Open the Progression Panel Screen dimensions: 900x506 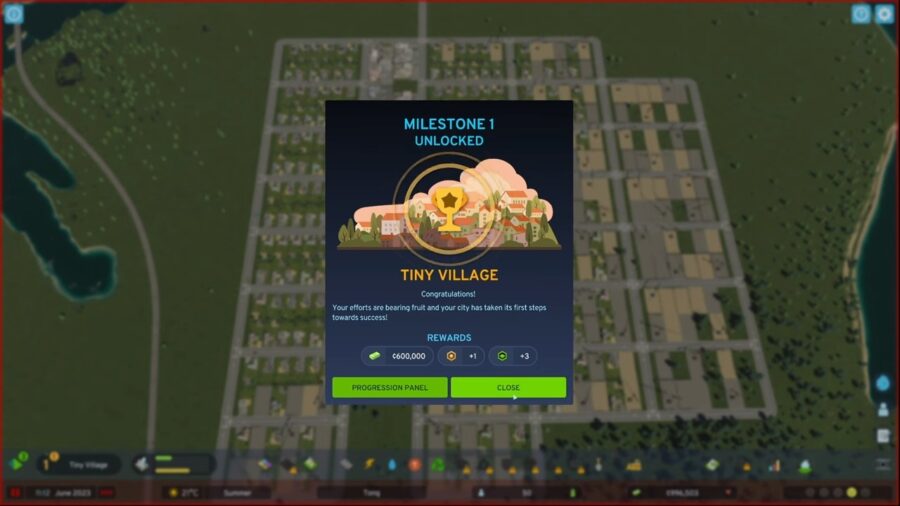[x=389, y=387]
